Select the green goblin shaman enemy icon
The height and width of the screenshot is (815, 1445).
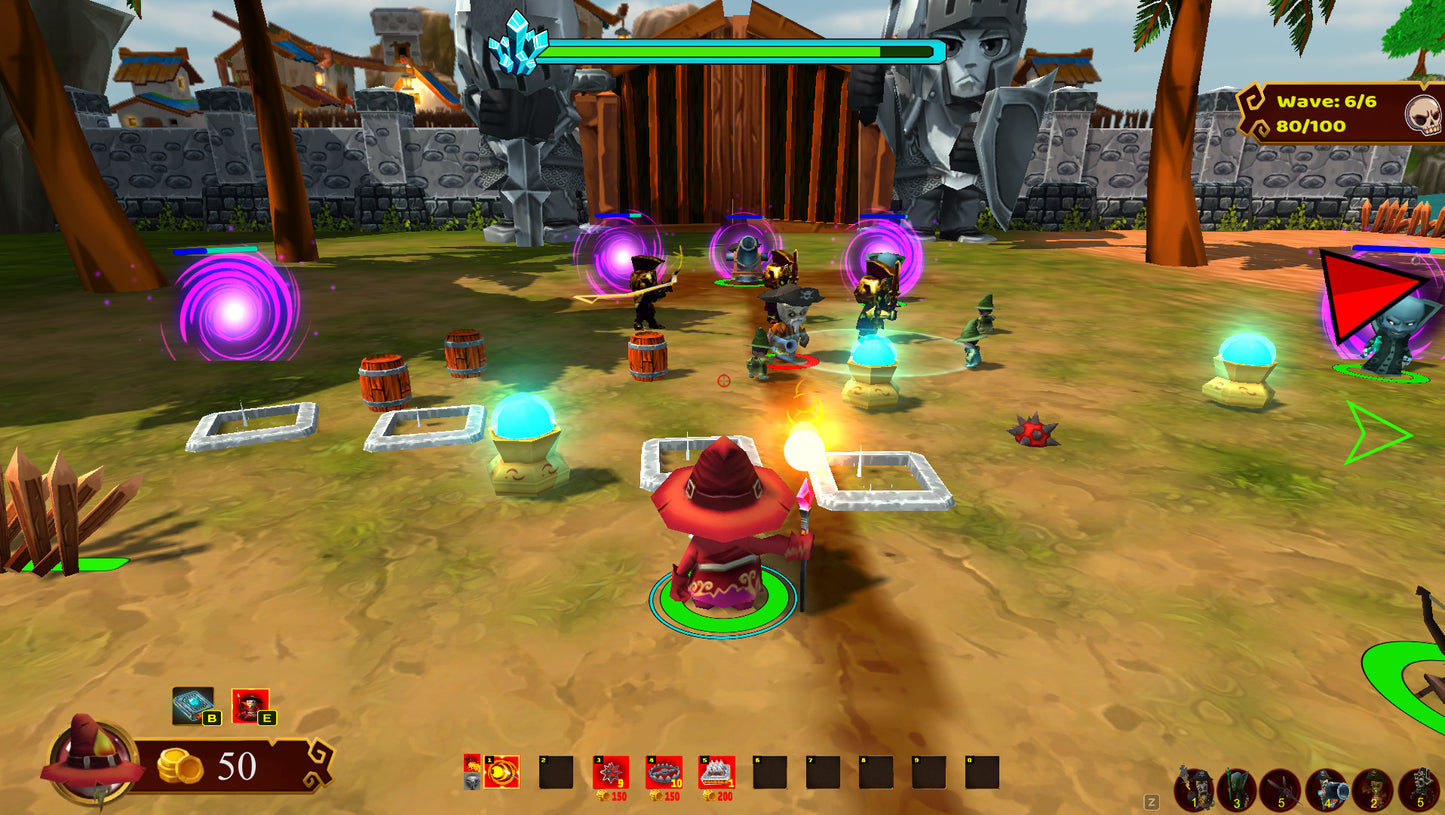tap(1237, 790)
